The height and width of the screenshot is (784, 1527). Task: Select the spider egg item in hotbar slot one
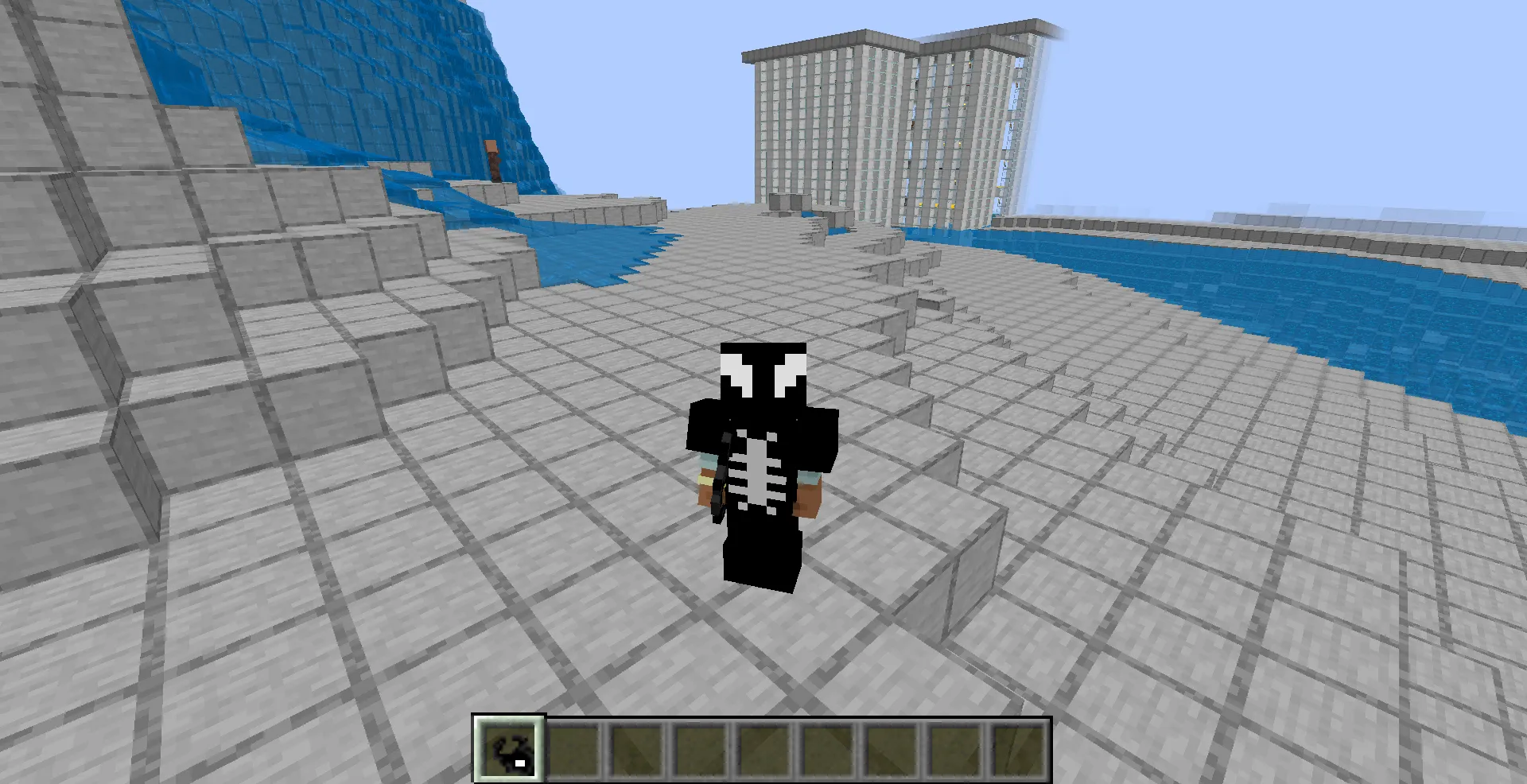509,747
